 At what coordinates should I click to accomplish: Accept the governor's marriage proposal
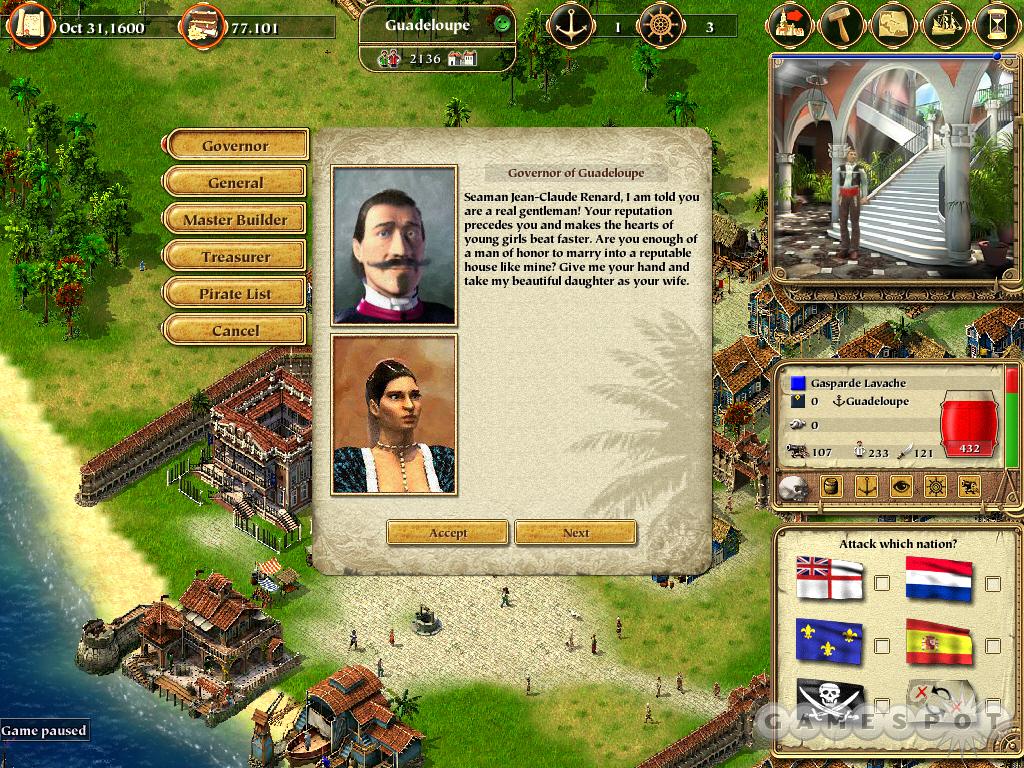(x=448, y=533)
